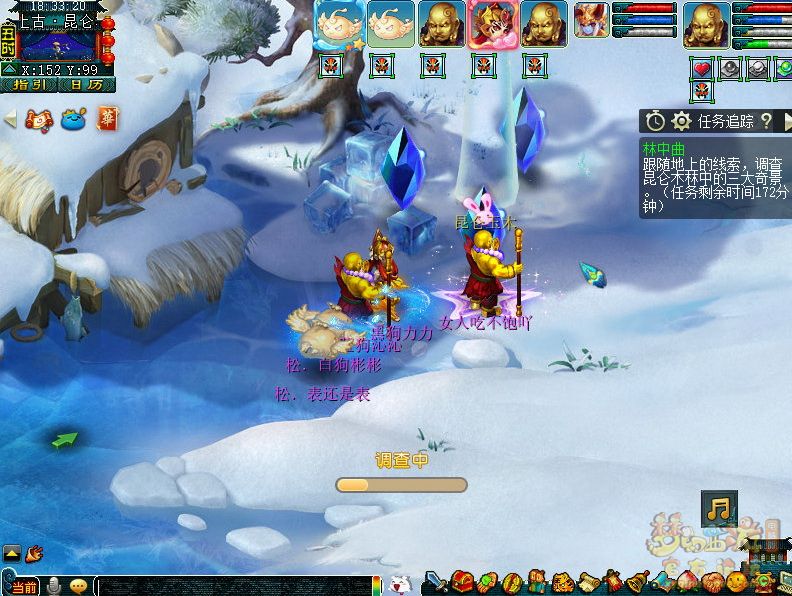Open the 林中曲 quest entry

[665, 149]
